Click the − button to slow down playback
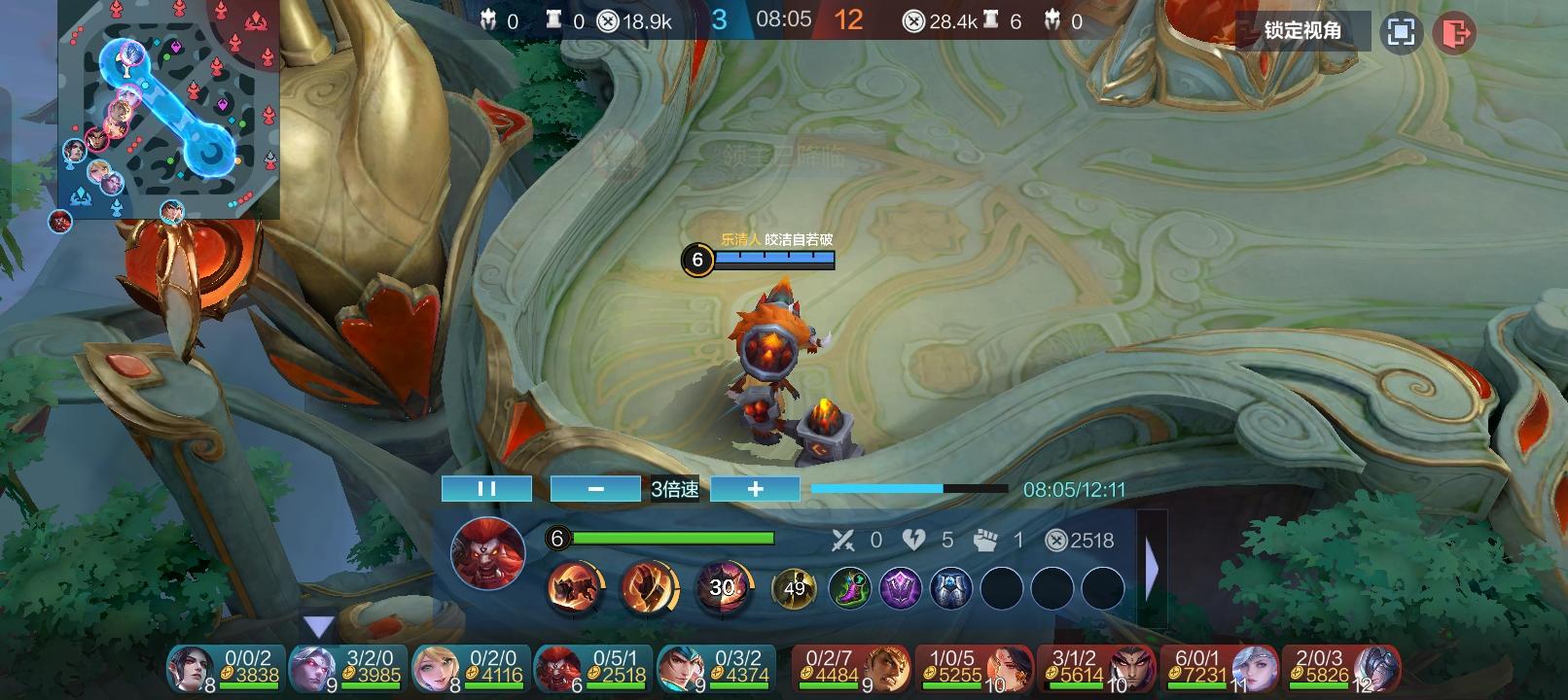1568x700 pixels. pos(595,488)
